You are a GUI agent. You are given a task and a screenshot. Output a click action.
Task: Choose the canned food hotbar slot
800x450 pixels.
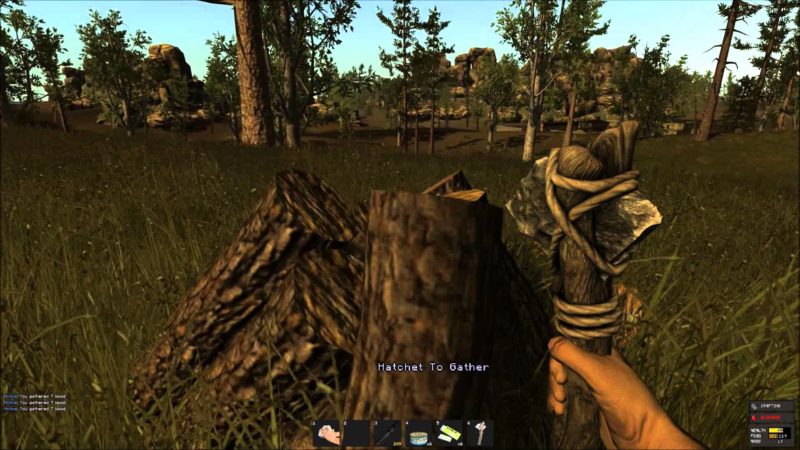click(419, 432)
